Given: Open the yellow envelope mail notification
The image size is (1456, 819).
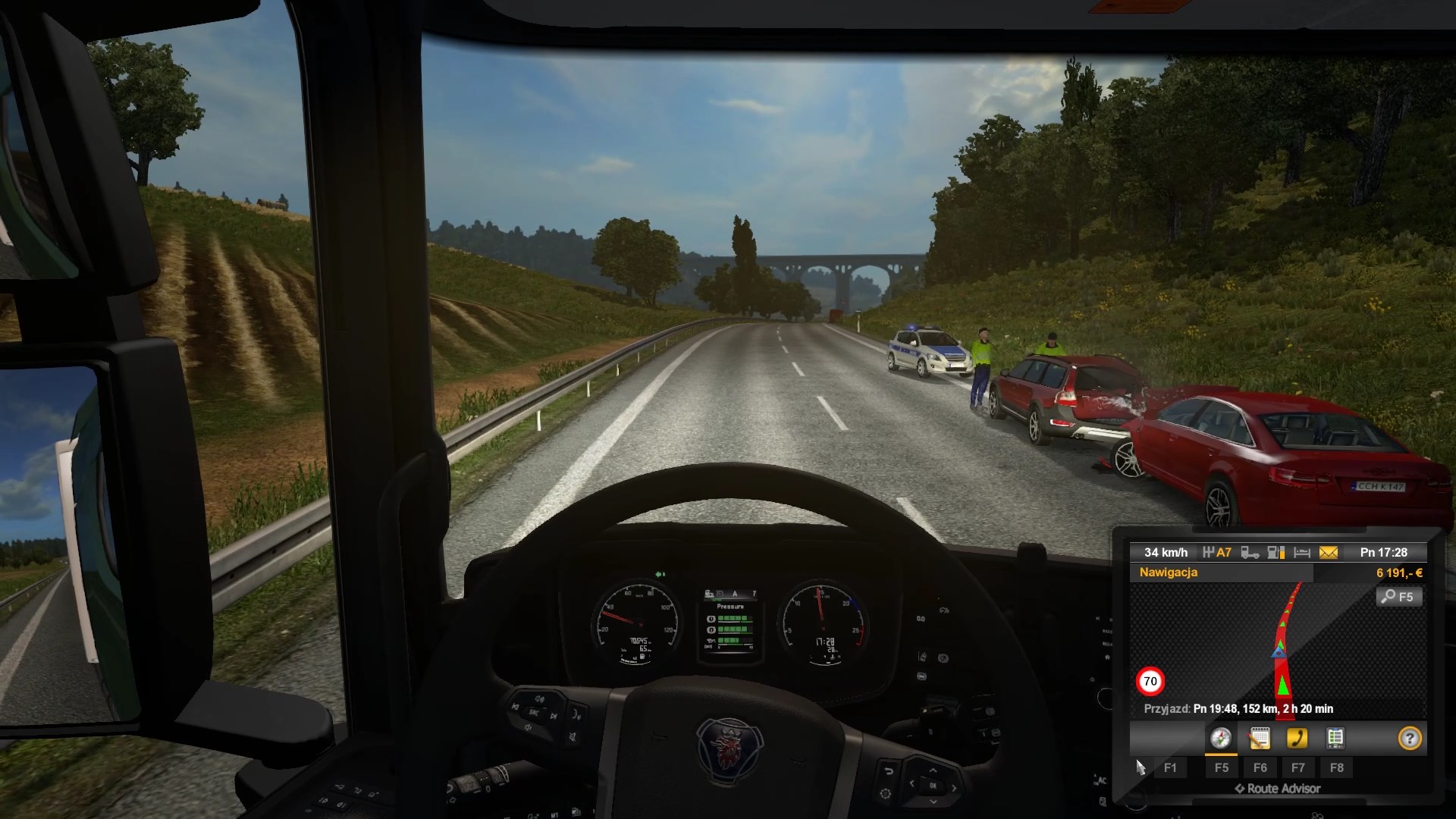Looking at the screenshot, I should [x=1329, y=553].
